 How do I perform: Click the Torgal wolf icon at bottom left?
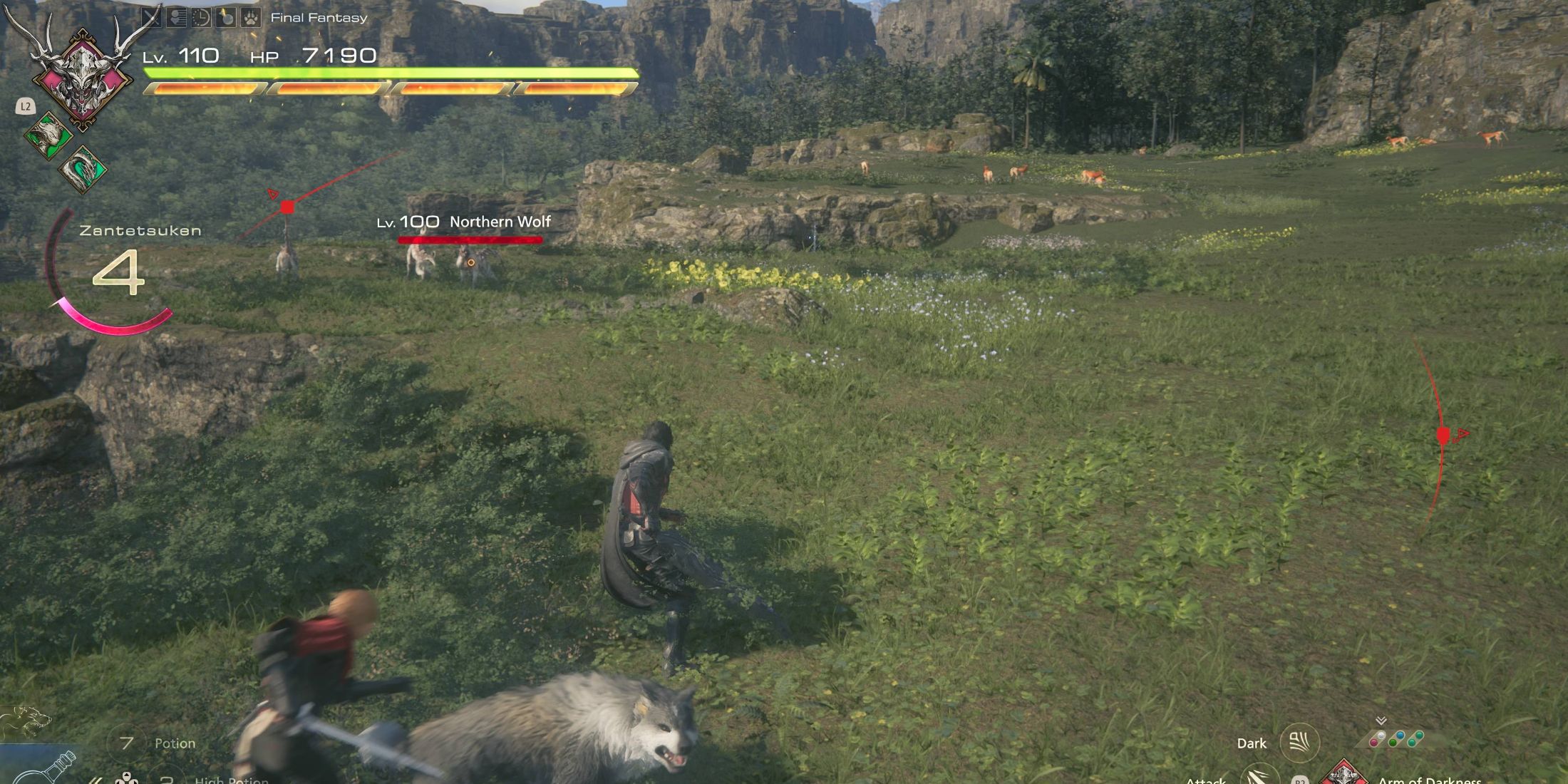tap(26, 721)
